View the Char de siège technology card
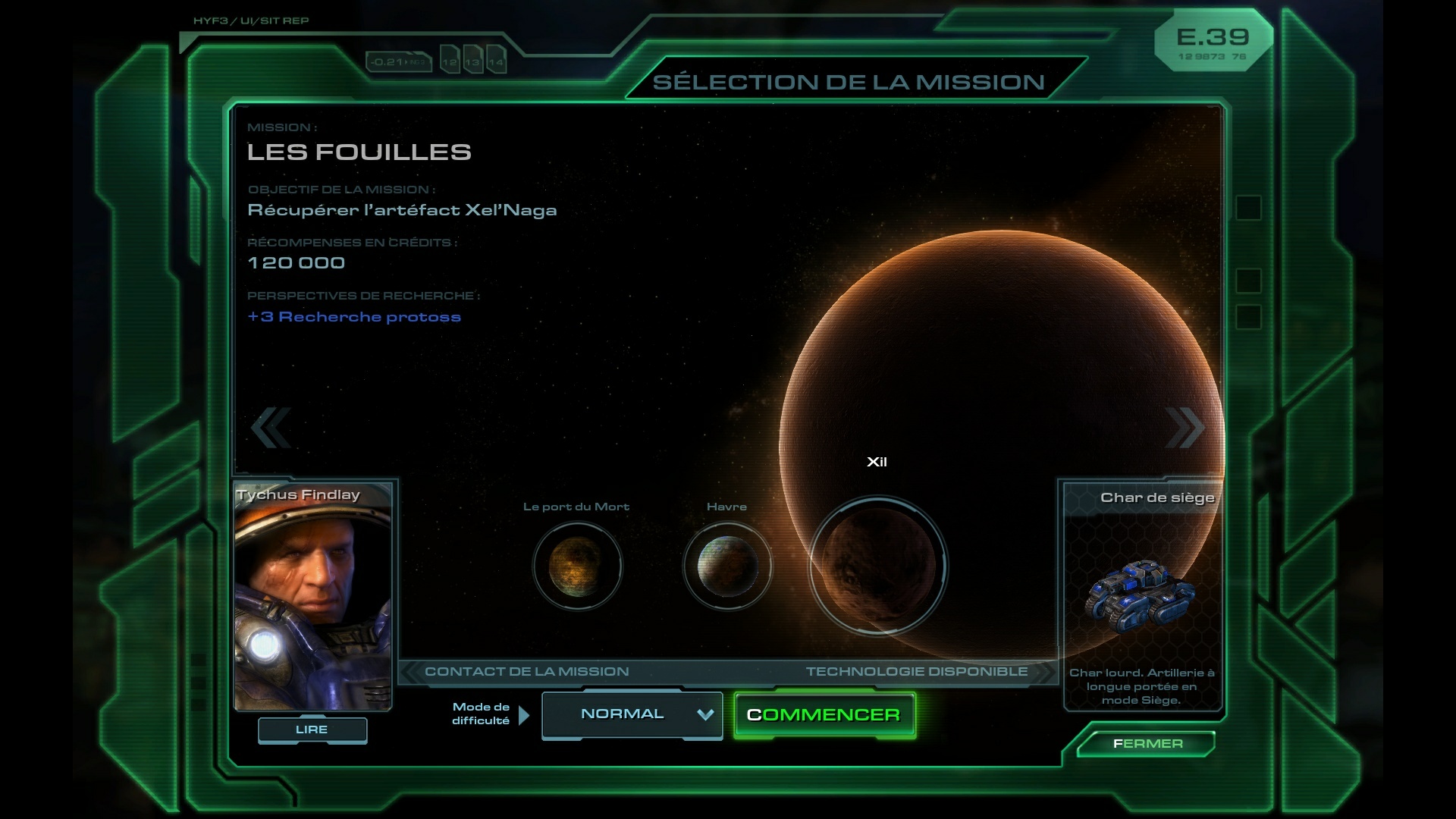The width and height of the screenshot is (1456, 819). (1142, 595)
